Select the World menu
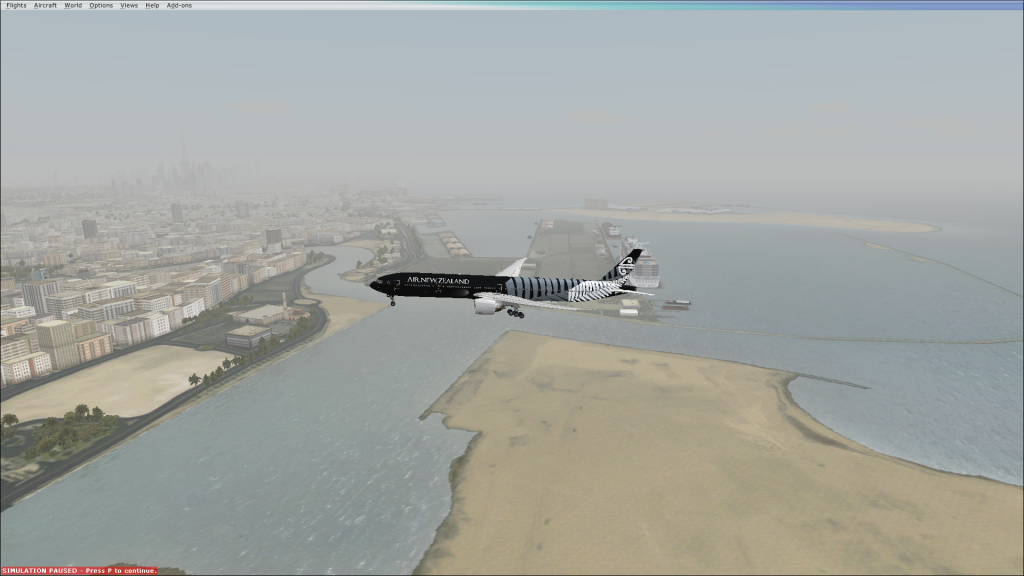Screen dimensions: 1024x576 pos(73,5)
